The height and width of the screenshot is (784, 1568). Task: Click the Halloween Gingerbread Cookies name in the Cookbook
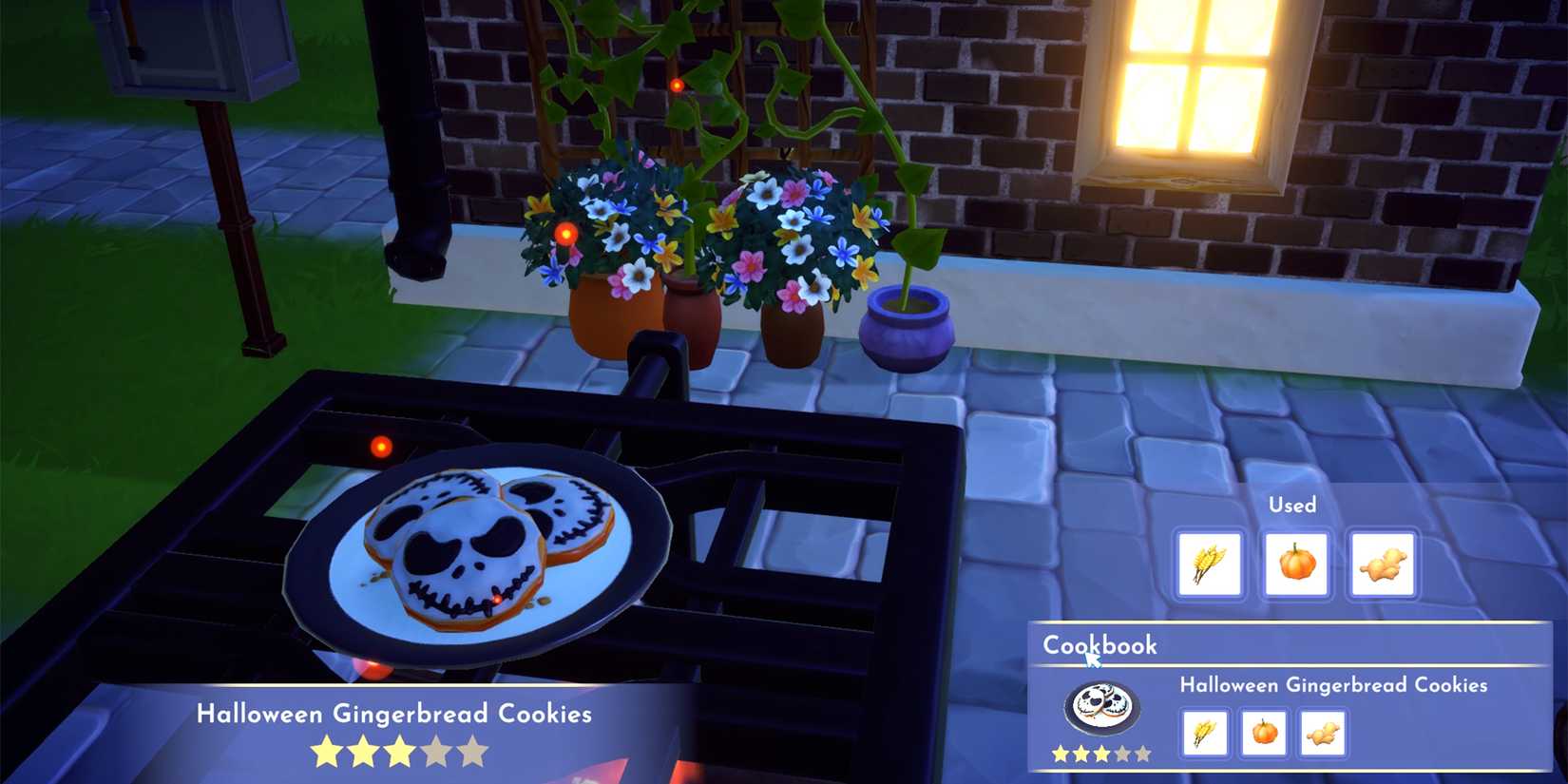1334,684
